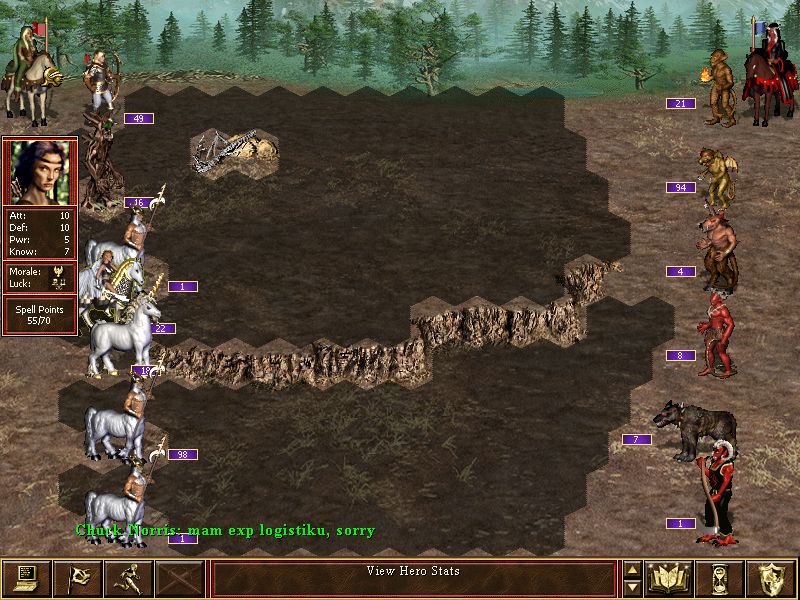Surrender the battle with the flag button

coord(77,578)
